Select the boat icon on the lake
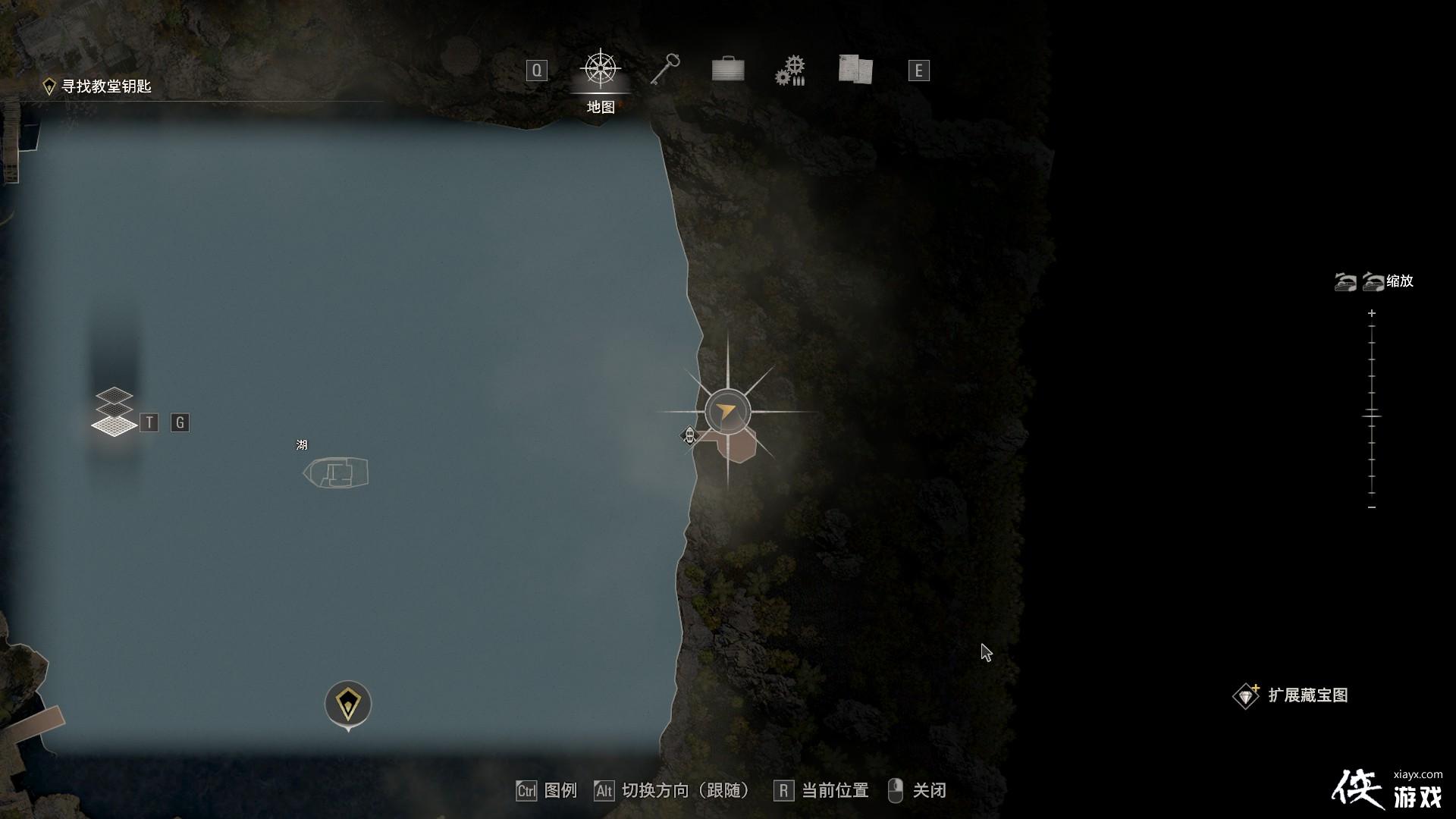Screen dimensions: 1456x819 (x=336, y=472)
